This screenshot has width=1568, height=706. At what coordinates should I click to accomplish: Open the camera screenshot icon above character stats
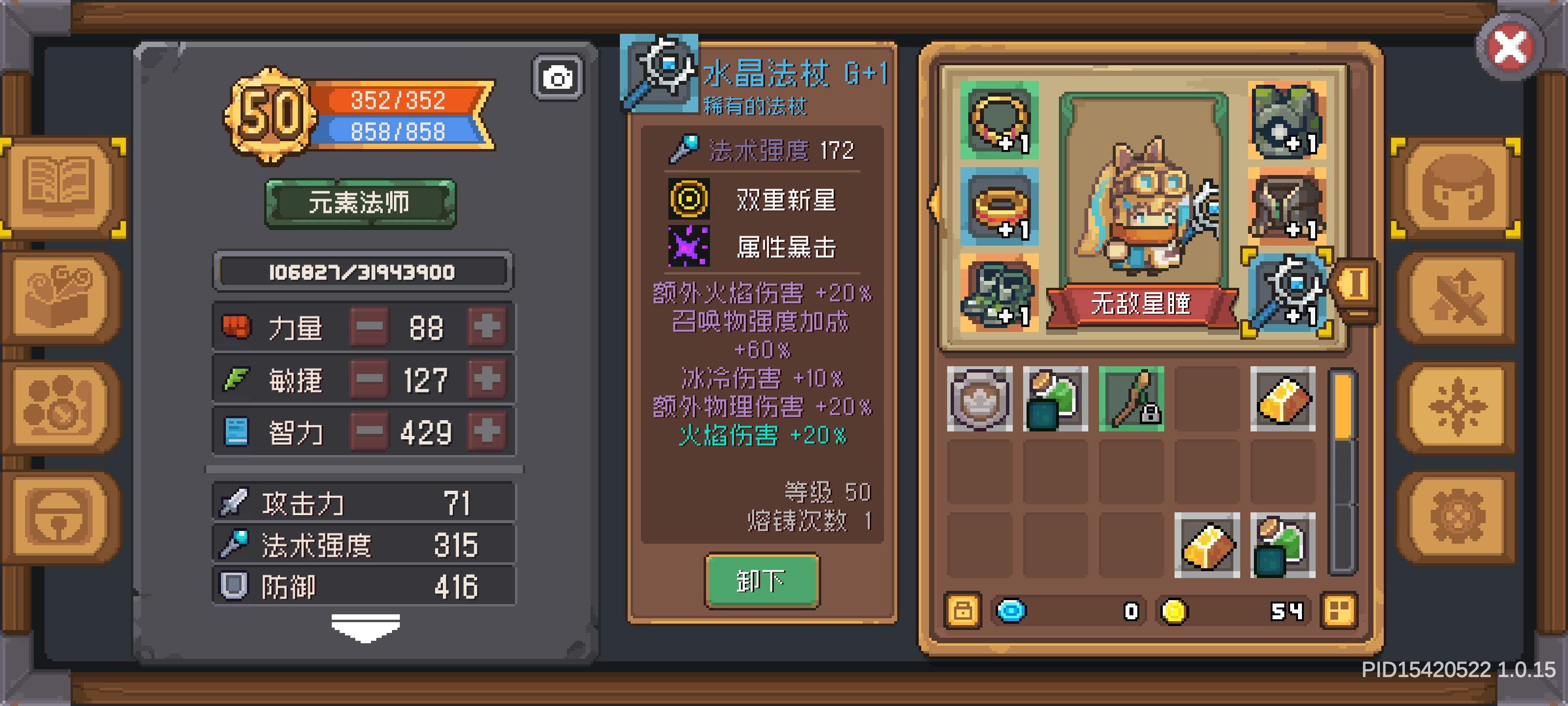559,78
